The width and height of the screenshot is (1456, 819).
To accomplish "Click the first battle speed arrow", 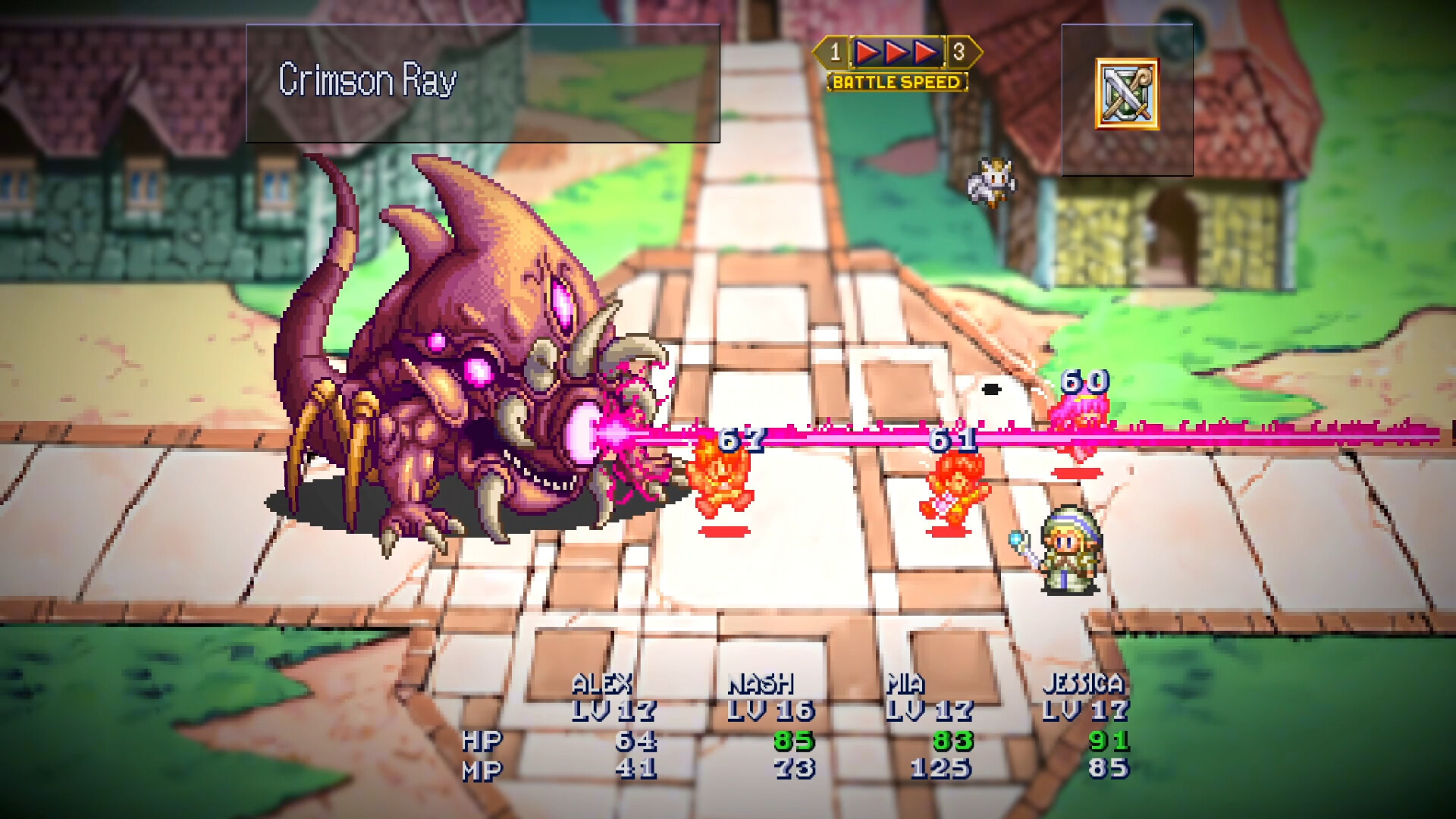I will pyautogui.click(x=868, y=52).
